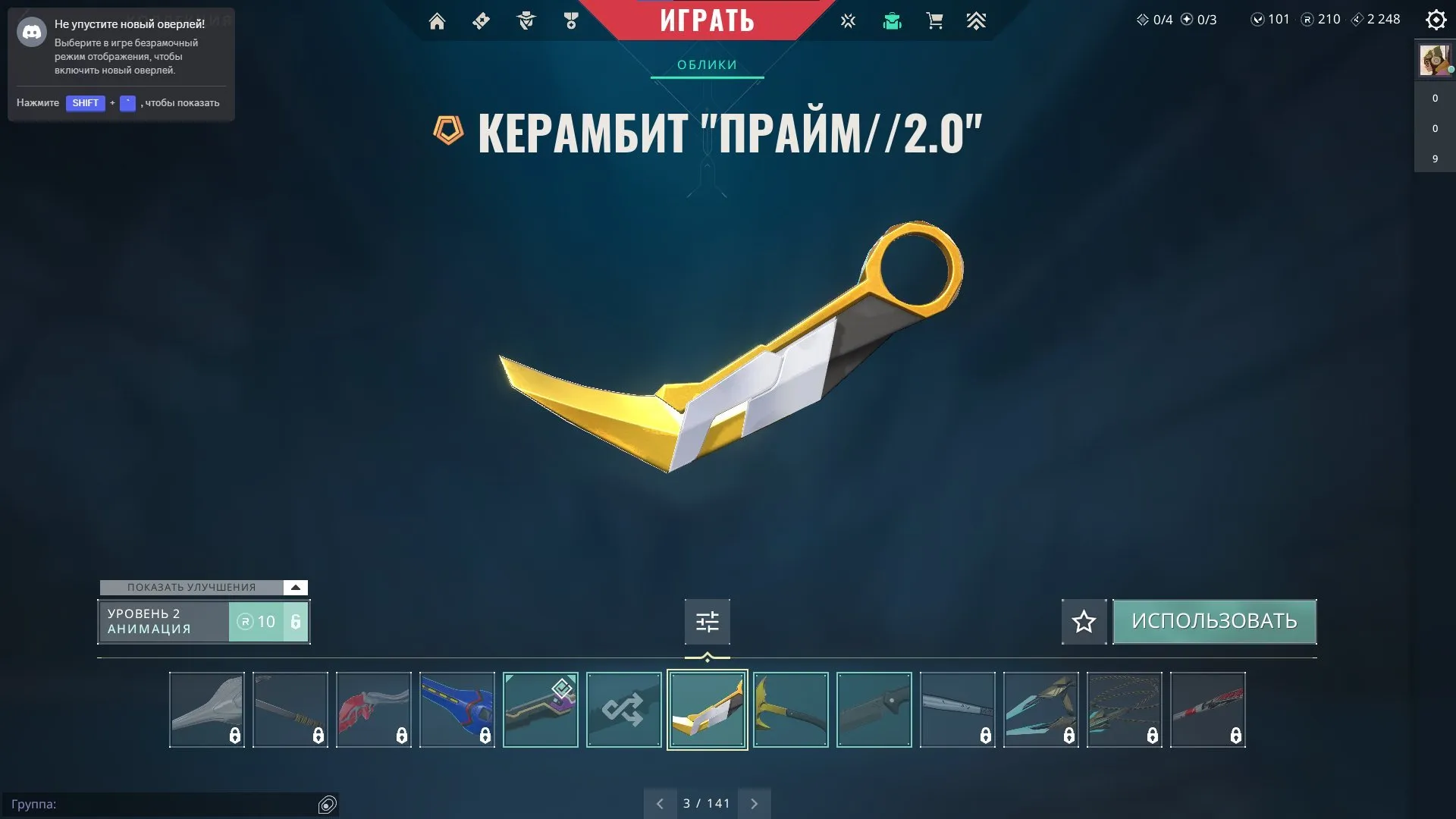The width and height of the screenshot is (1456, 819).
Task: Open the skin variant customization panel
Action: [x=706, y=621]
